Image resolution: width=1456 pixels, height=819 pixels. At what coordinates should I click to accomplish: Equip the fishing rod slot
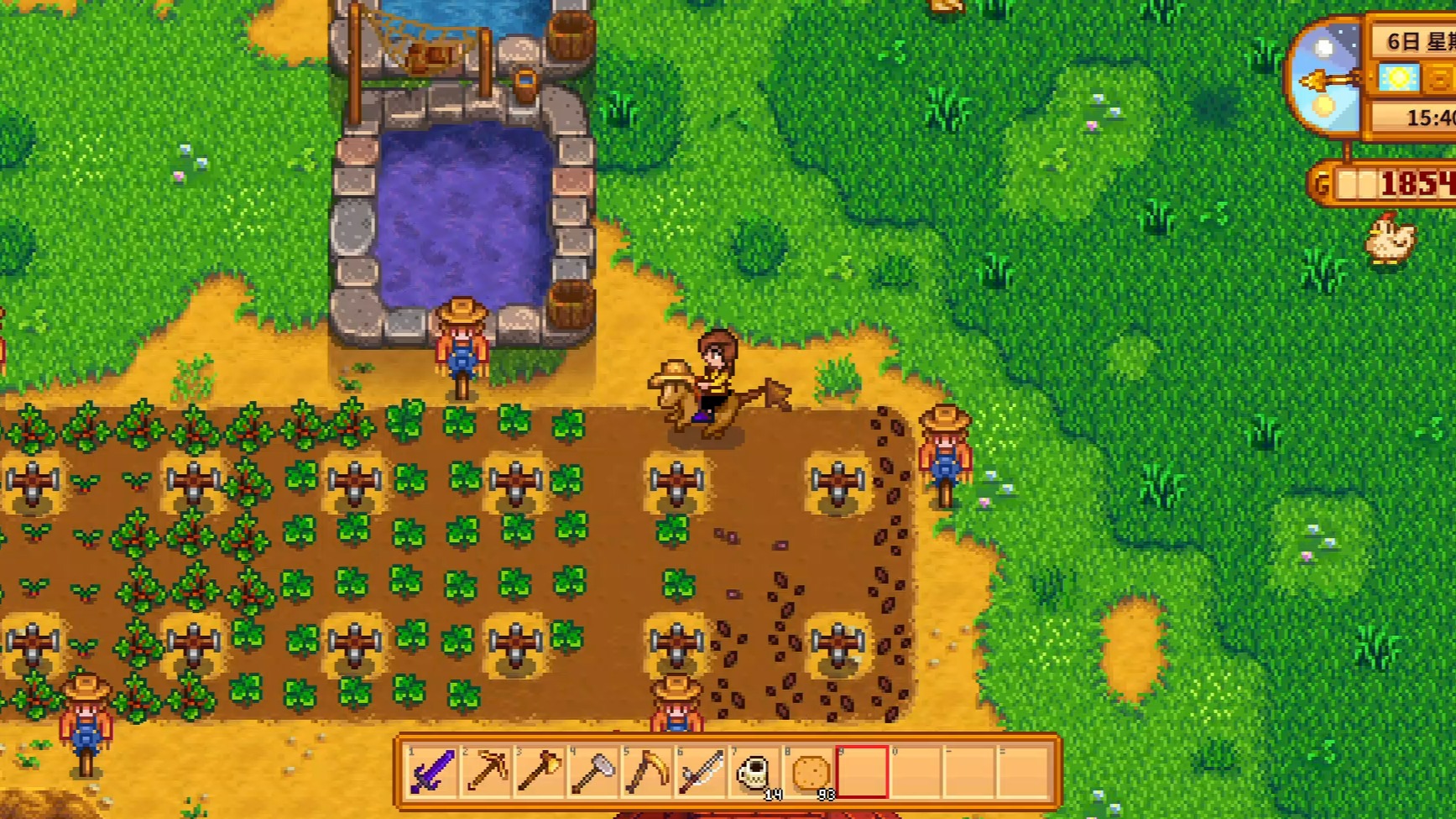(701, 771)
